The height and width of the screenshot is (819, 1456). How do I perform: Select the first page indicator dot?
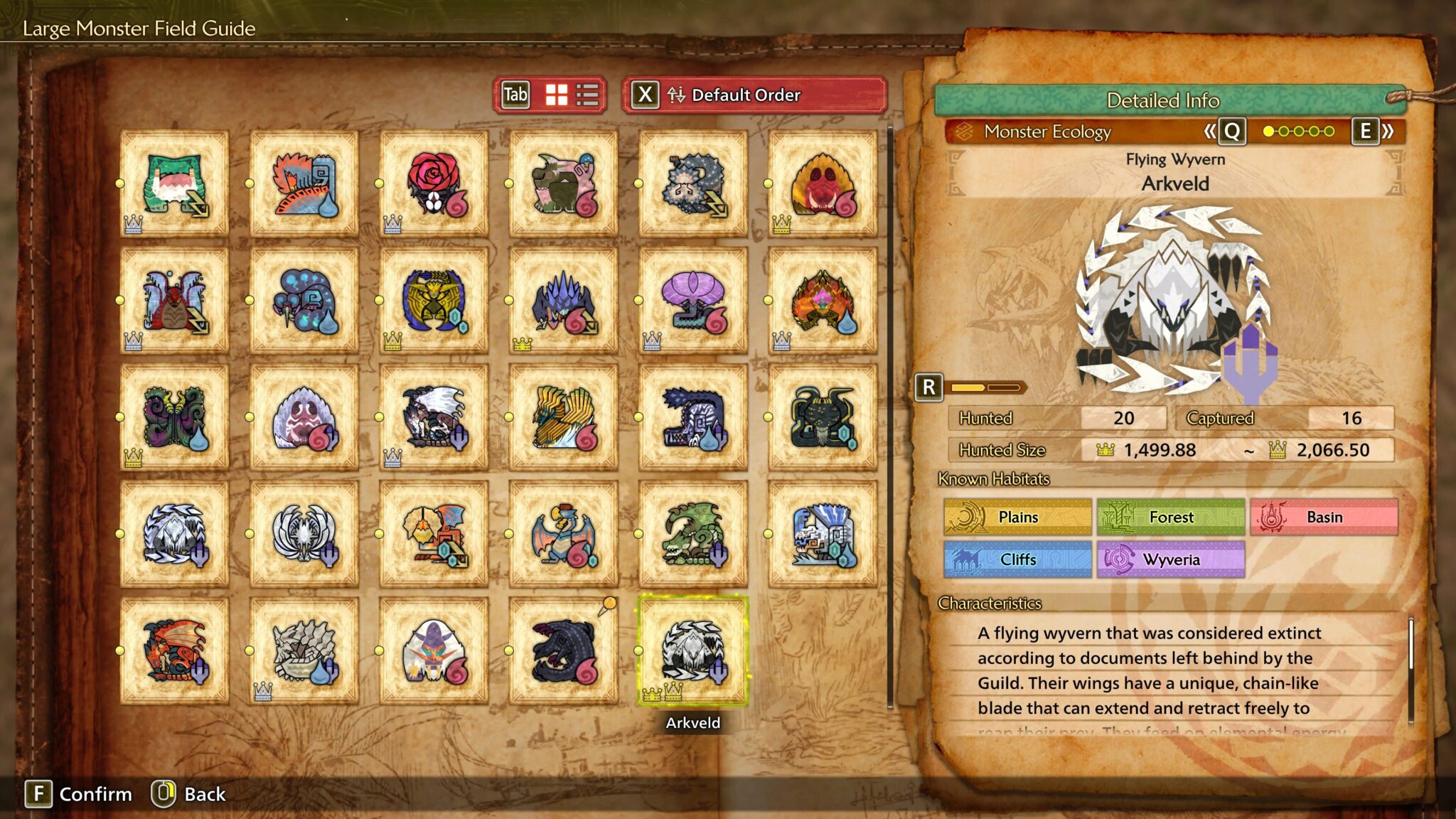click(1267, 132)
